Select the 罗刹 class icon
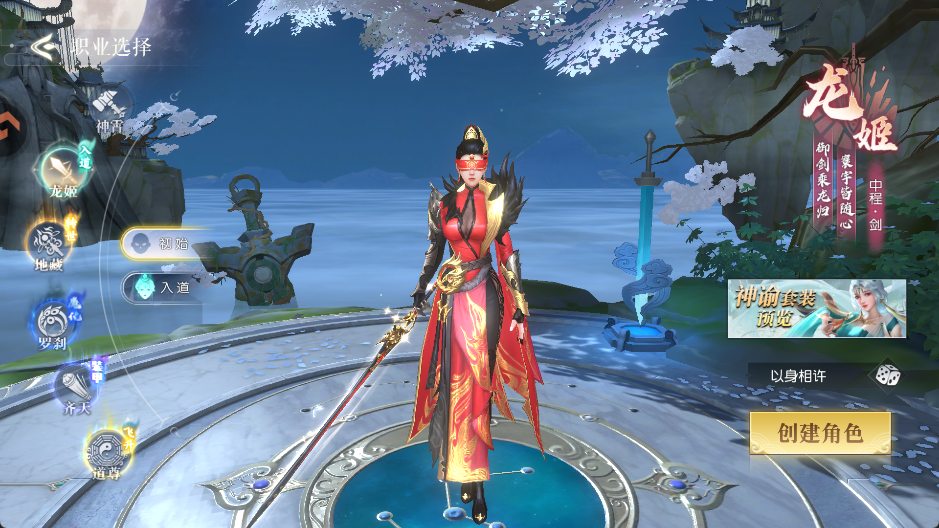Screen dimensions: 939x528 [52, 319]
